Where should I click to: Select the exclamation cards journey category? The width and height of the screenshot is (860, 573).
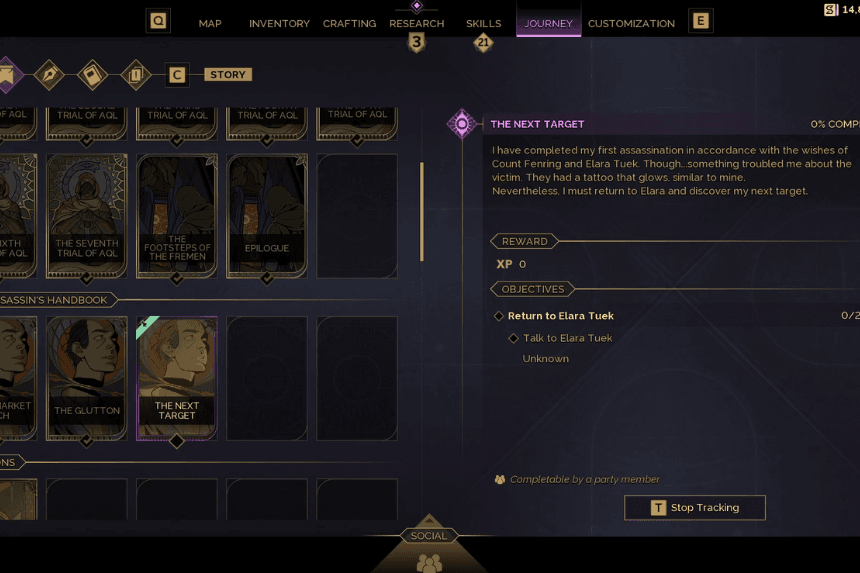(x=135, y=74)
